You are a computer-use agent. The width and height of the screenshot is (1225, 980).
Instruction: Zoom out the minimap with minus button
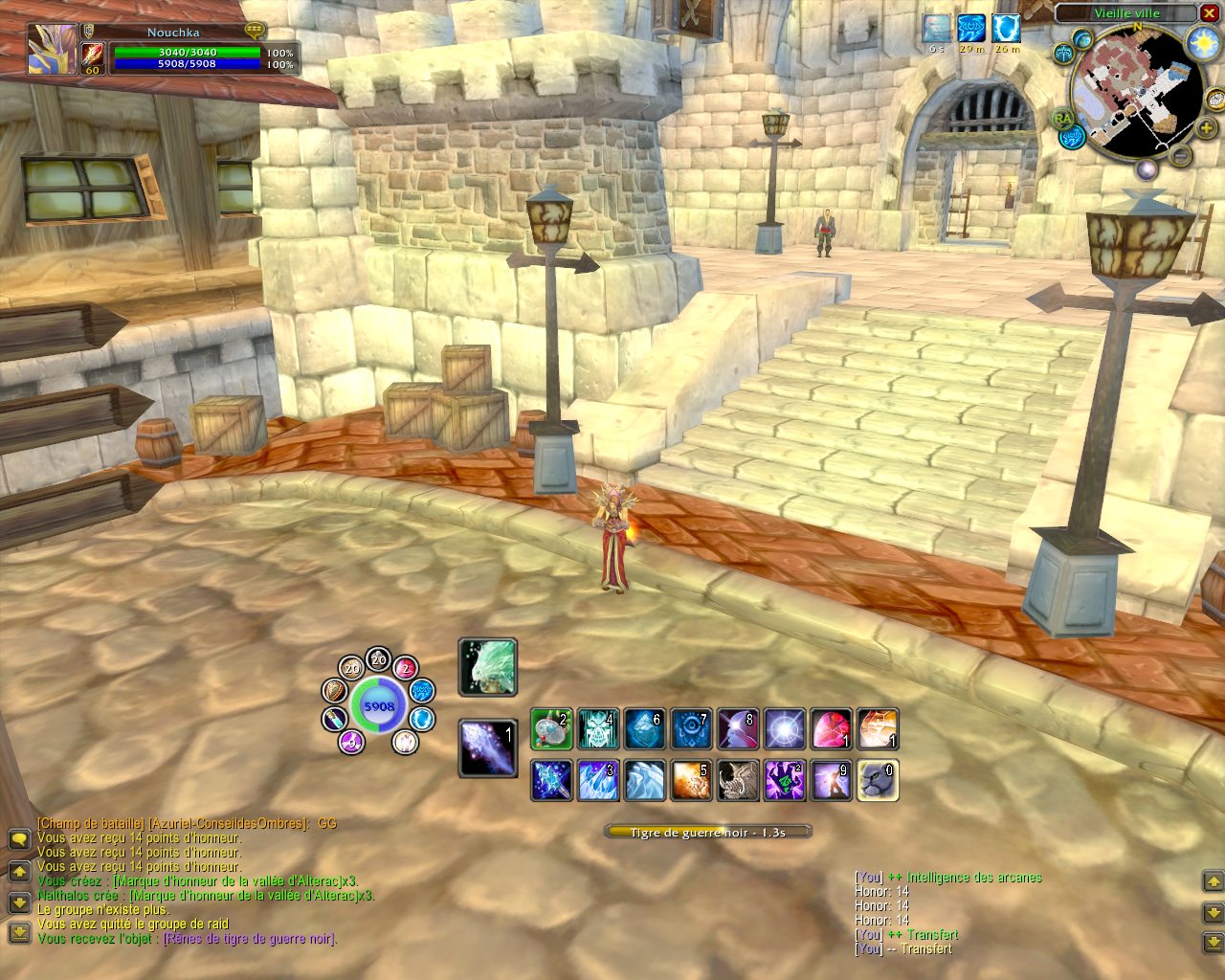point(1182,155)
